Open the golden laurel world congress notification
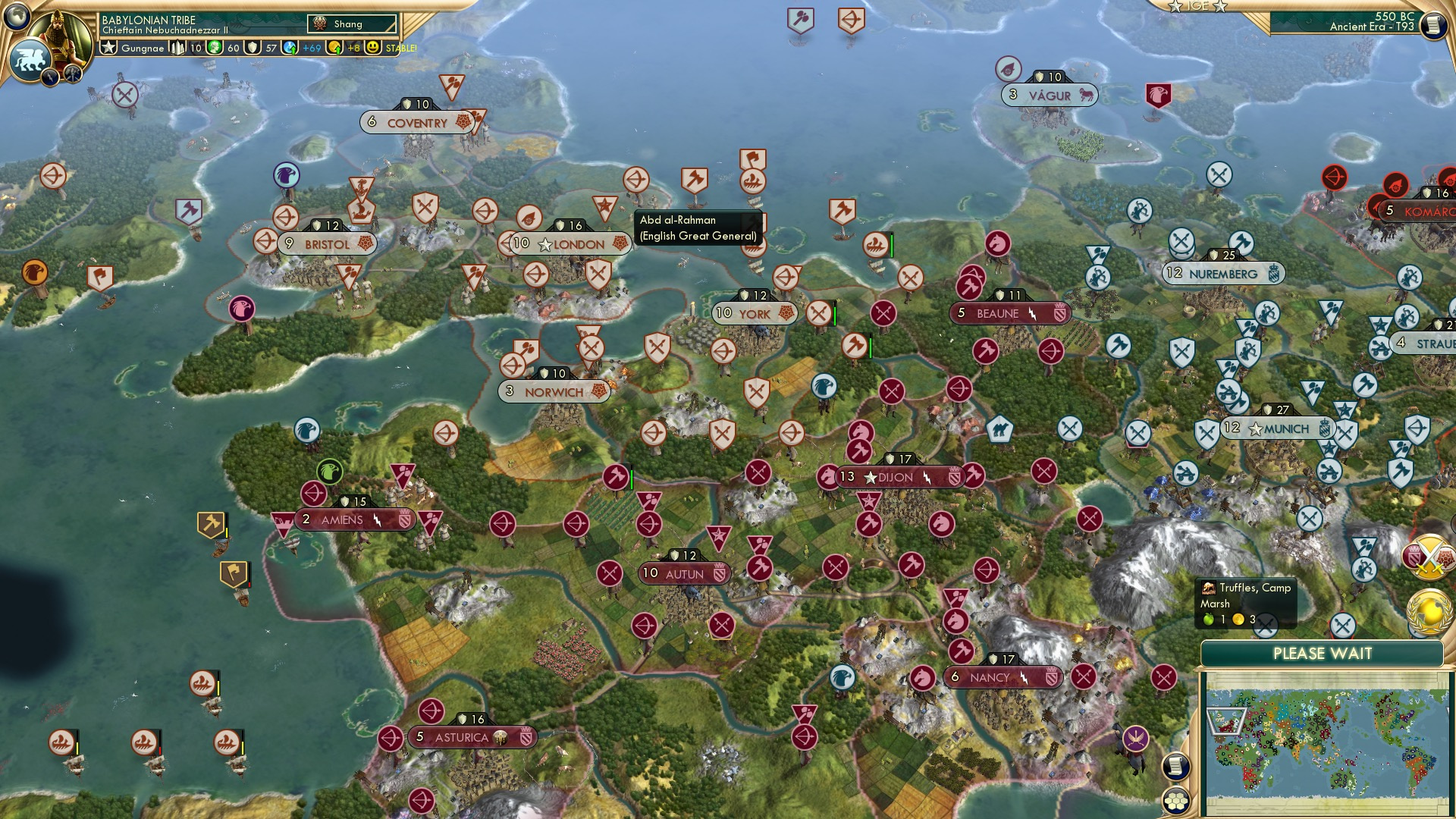This screenshot has height=819, width=1456. [1428, 611]
